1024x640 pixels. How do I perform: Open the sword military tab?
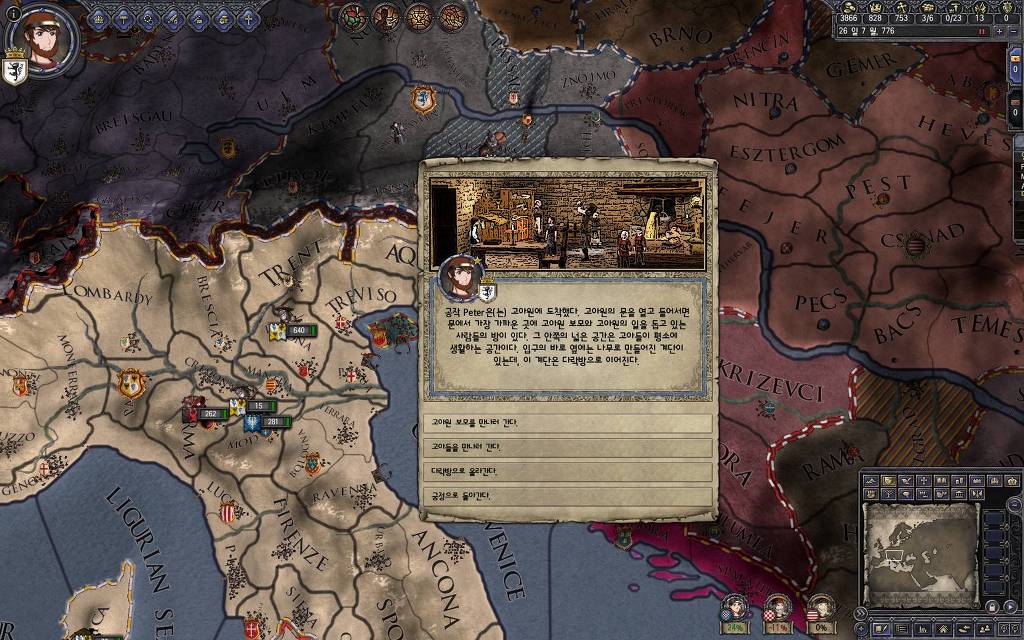pyautogui.click(x=172, y=18)
